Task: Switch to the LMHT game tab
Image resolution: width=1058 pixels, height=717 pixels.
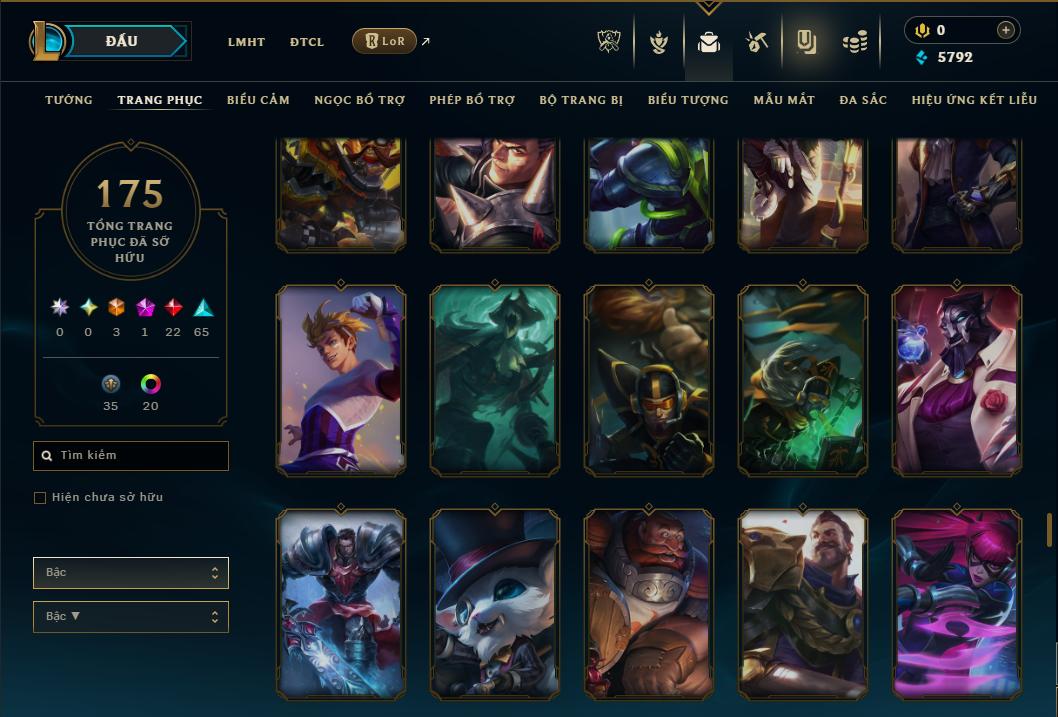Action: point(246,42)
